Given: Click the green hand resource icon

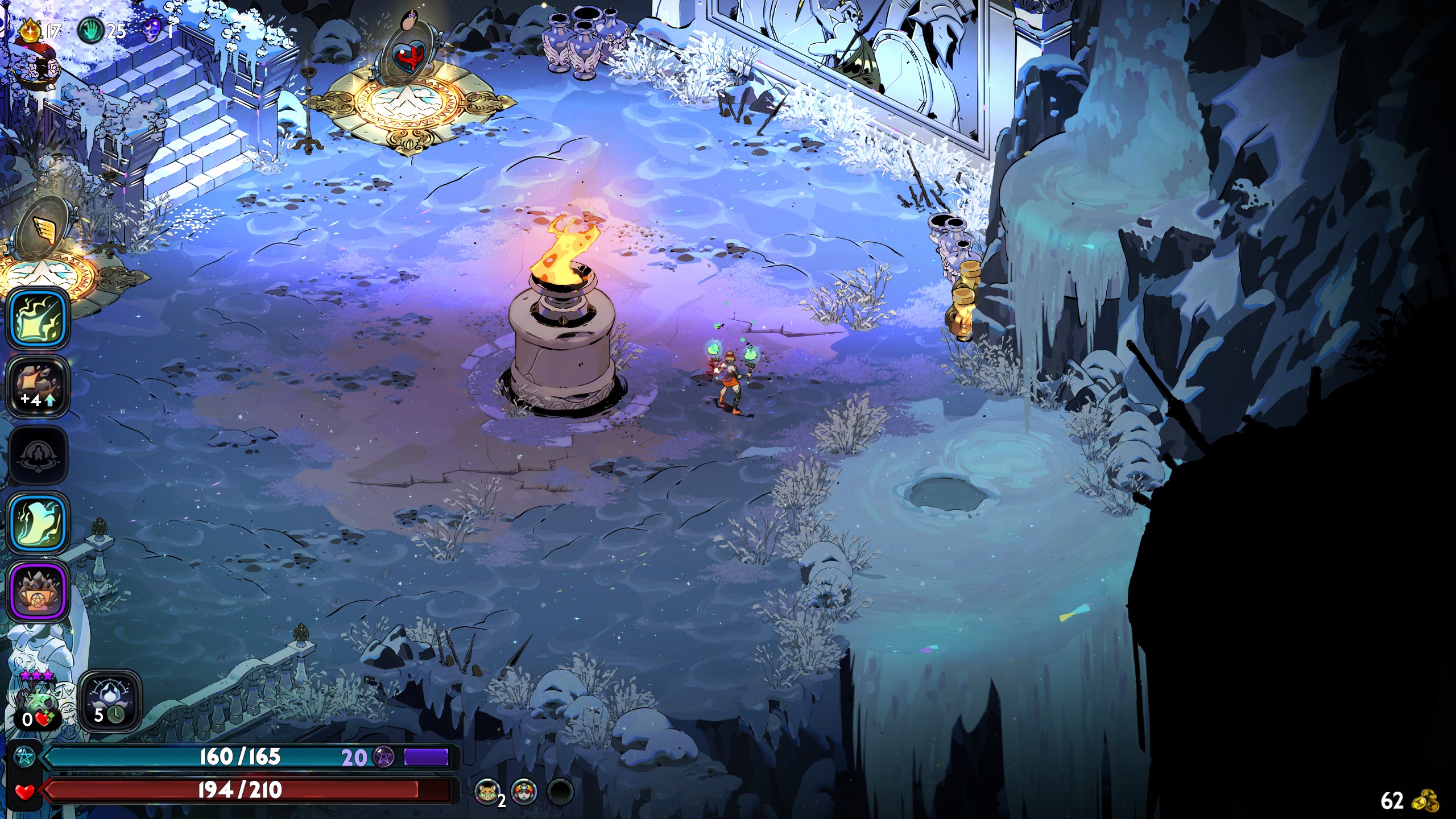Looking at the screenshot, I should 89,30.
